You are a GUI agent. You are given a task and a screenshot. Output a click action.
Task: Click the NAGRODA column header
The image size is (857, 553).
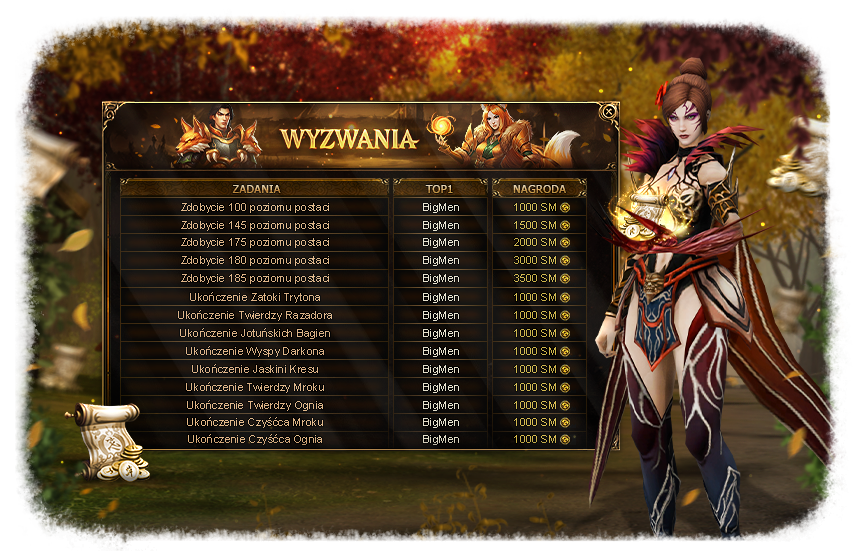click(x=539, y=188)
